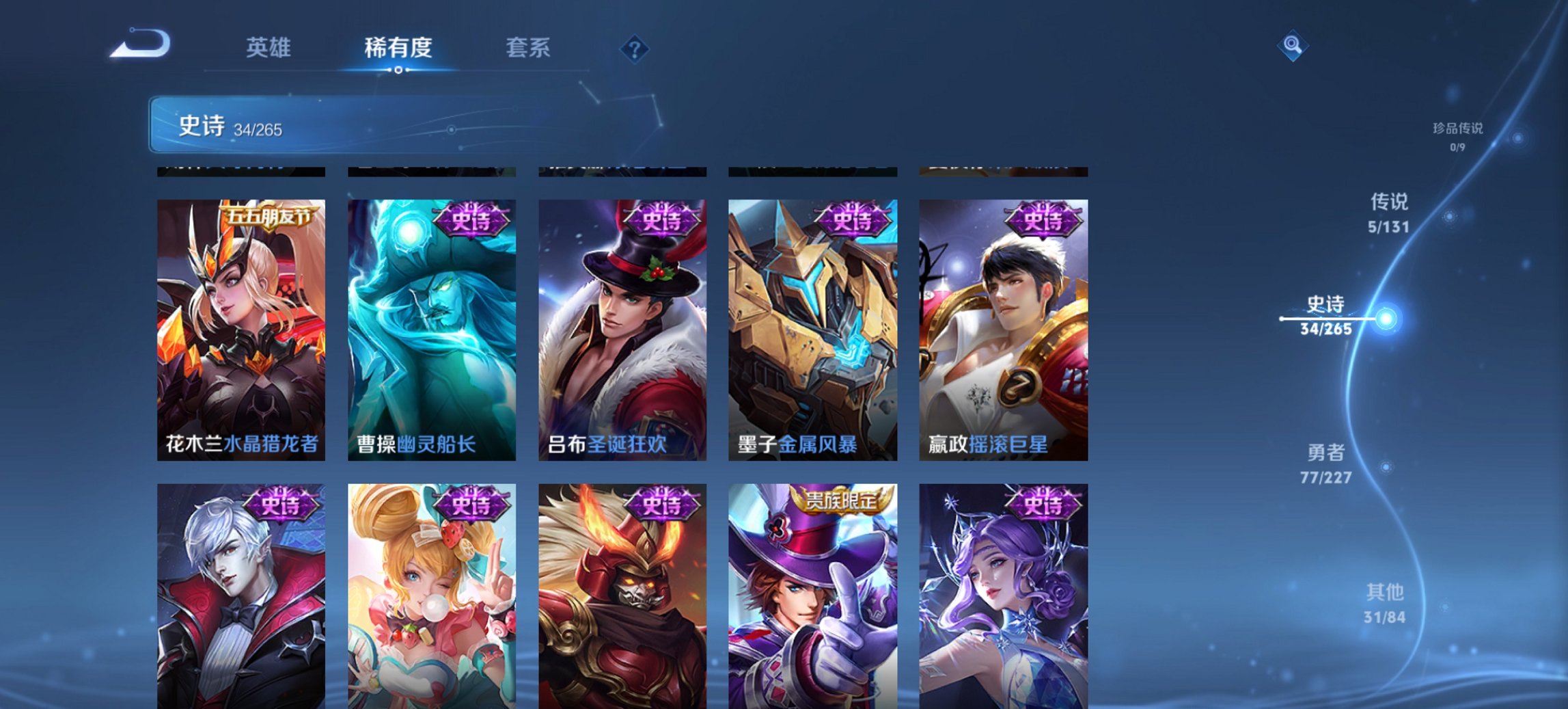Switch to the 套系 tab
The height and width of the screenshot is (709, 1568).
(x=528, y=48)
